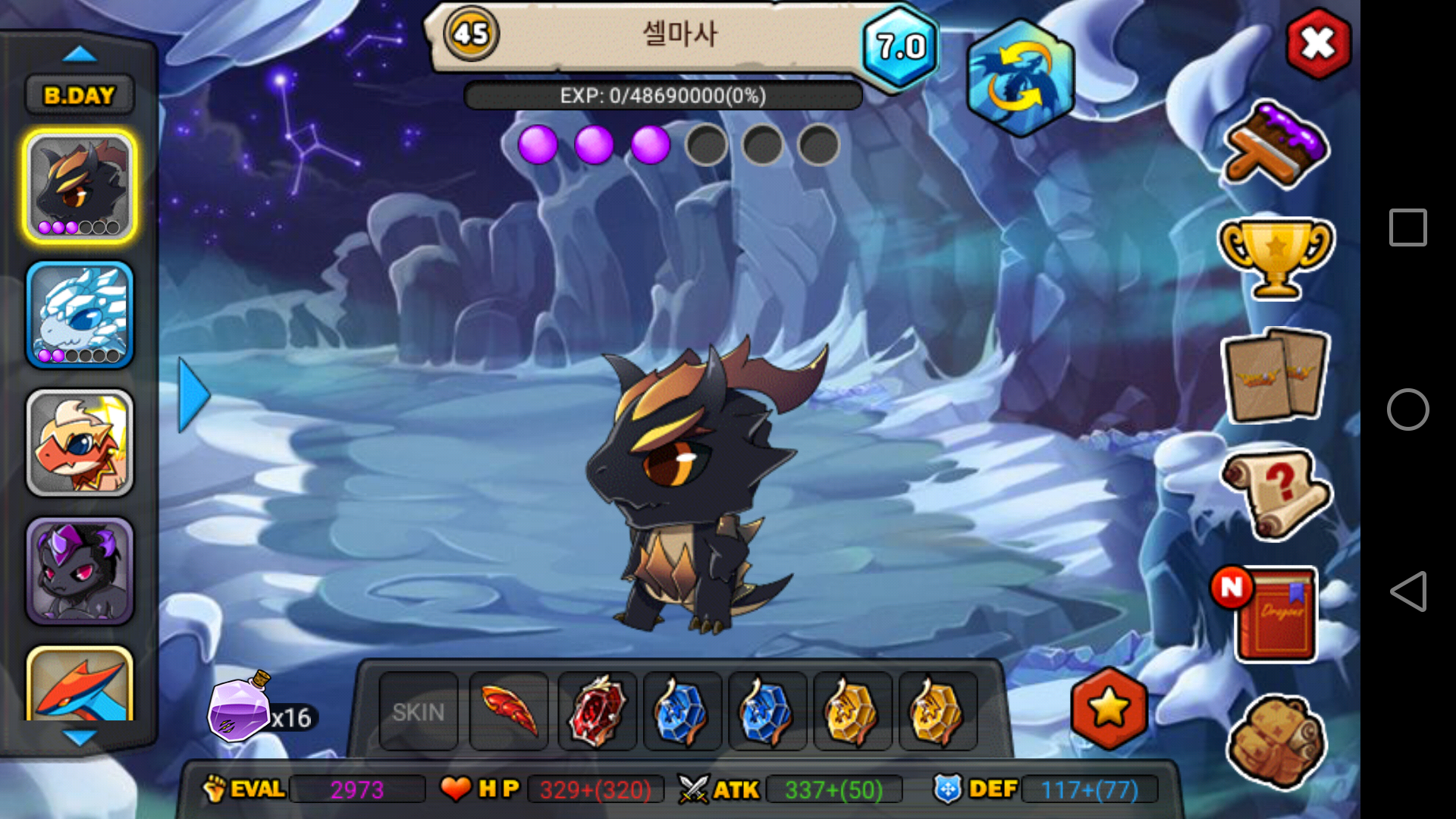Click the down arrow under dragon list
This screenshot has width=1456, height=819.
[x=80, y=737]
